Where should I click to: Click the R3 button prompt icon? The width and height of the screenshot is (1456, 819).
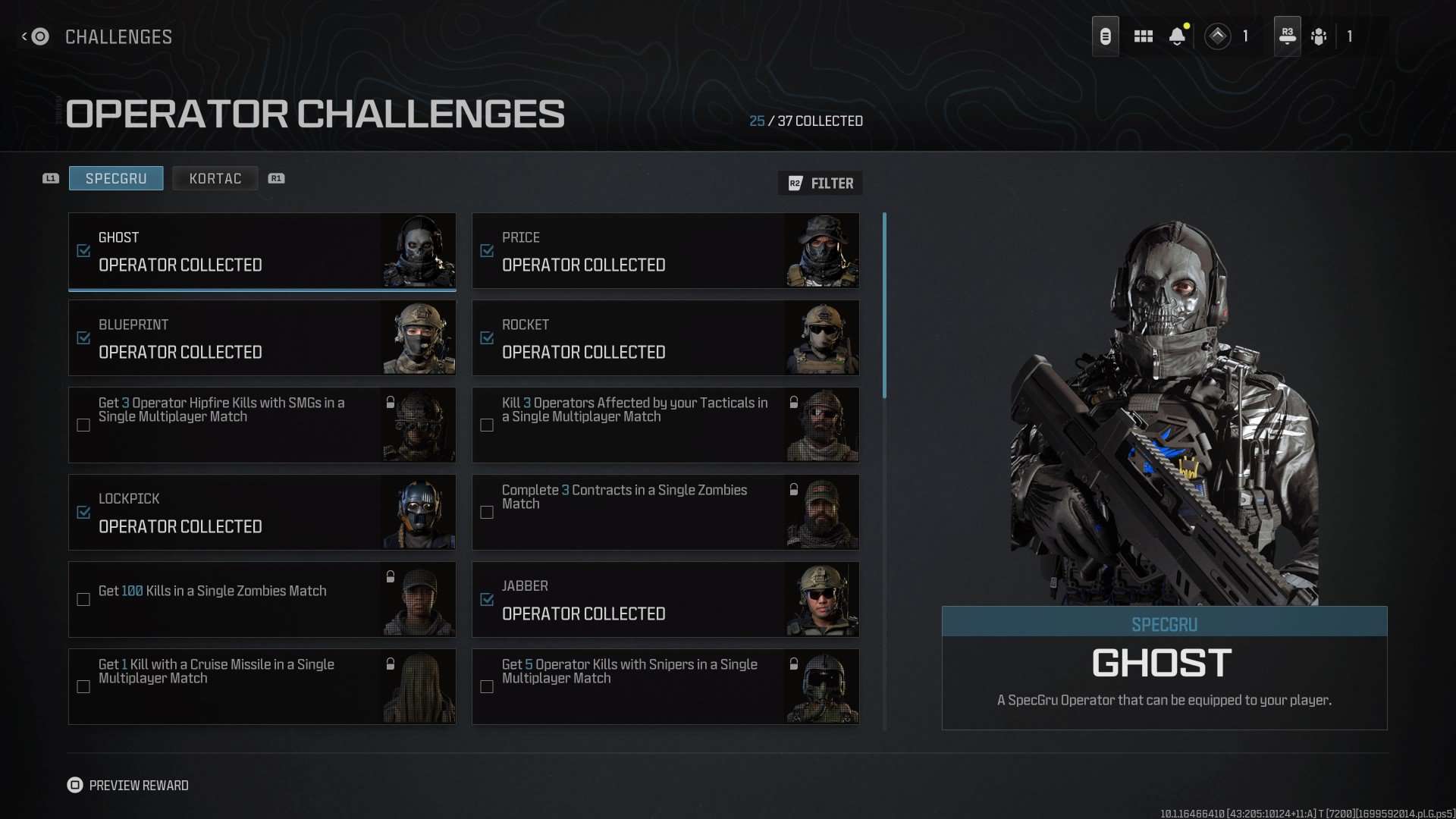(x=1287, y=36)
